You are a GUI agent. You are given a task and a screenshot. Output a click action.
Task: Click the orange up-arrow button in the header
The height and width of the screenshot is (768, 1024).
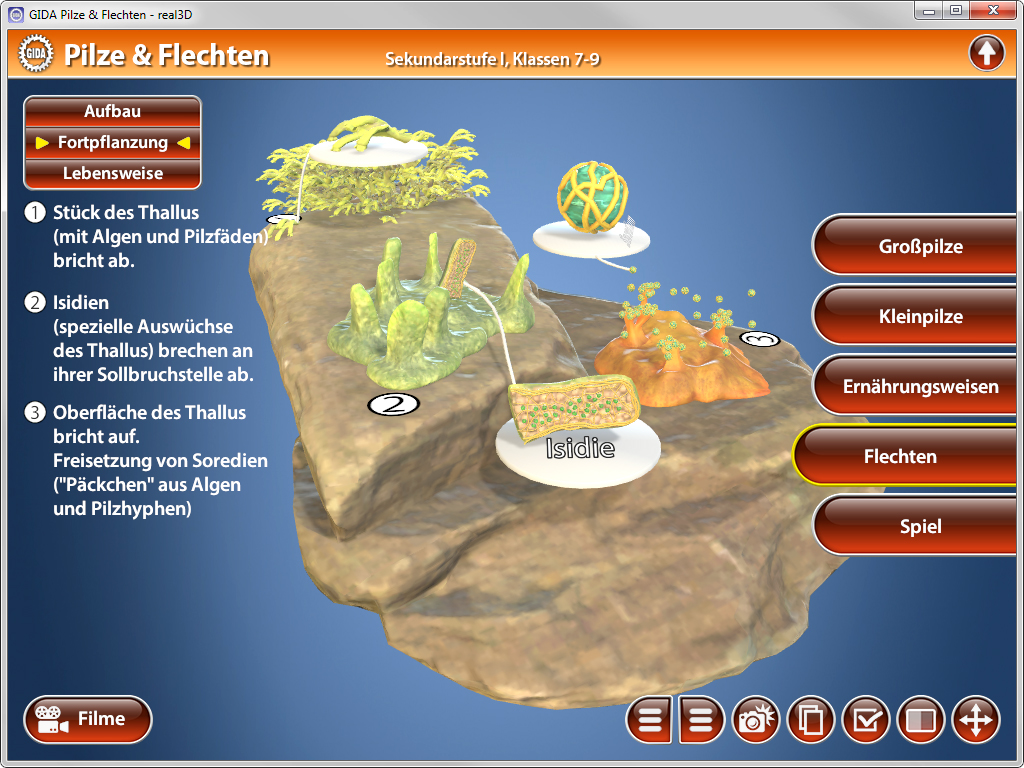986,53
